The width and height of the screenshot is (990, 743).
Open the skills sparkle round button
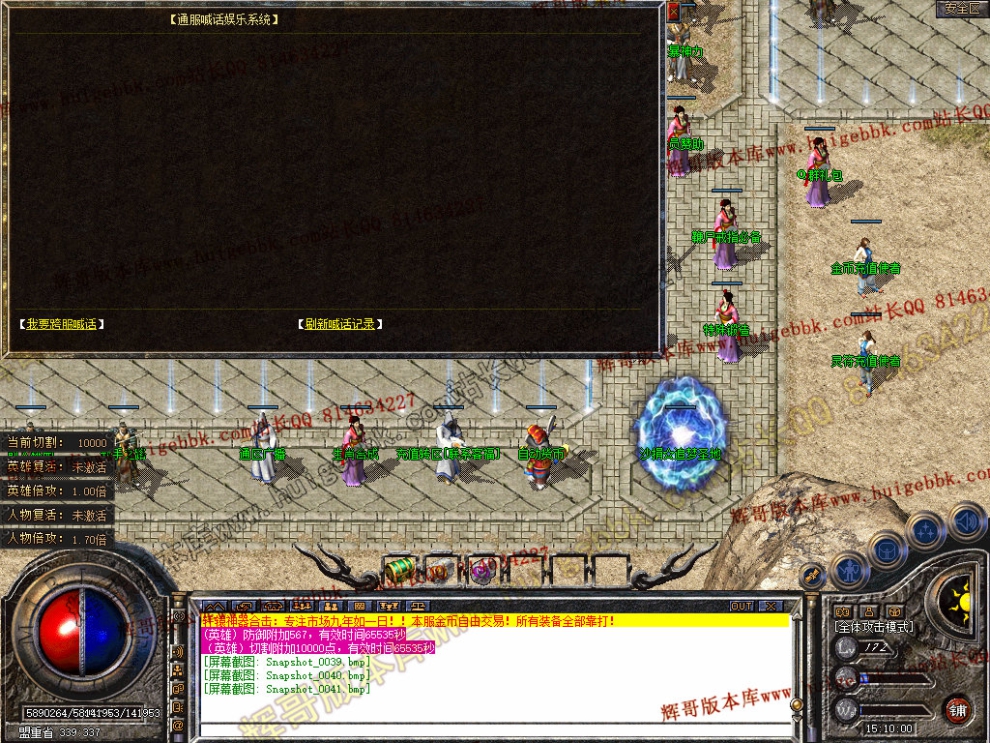click(926, 528)
